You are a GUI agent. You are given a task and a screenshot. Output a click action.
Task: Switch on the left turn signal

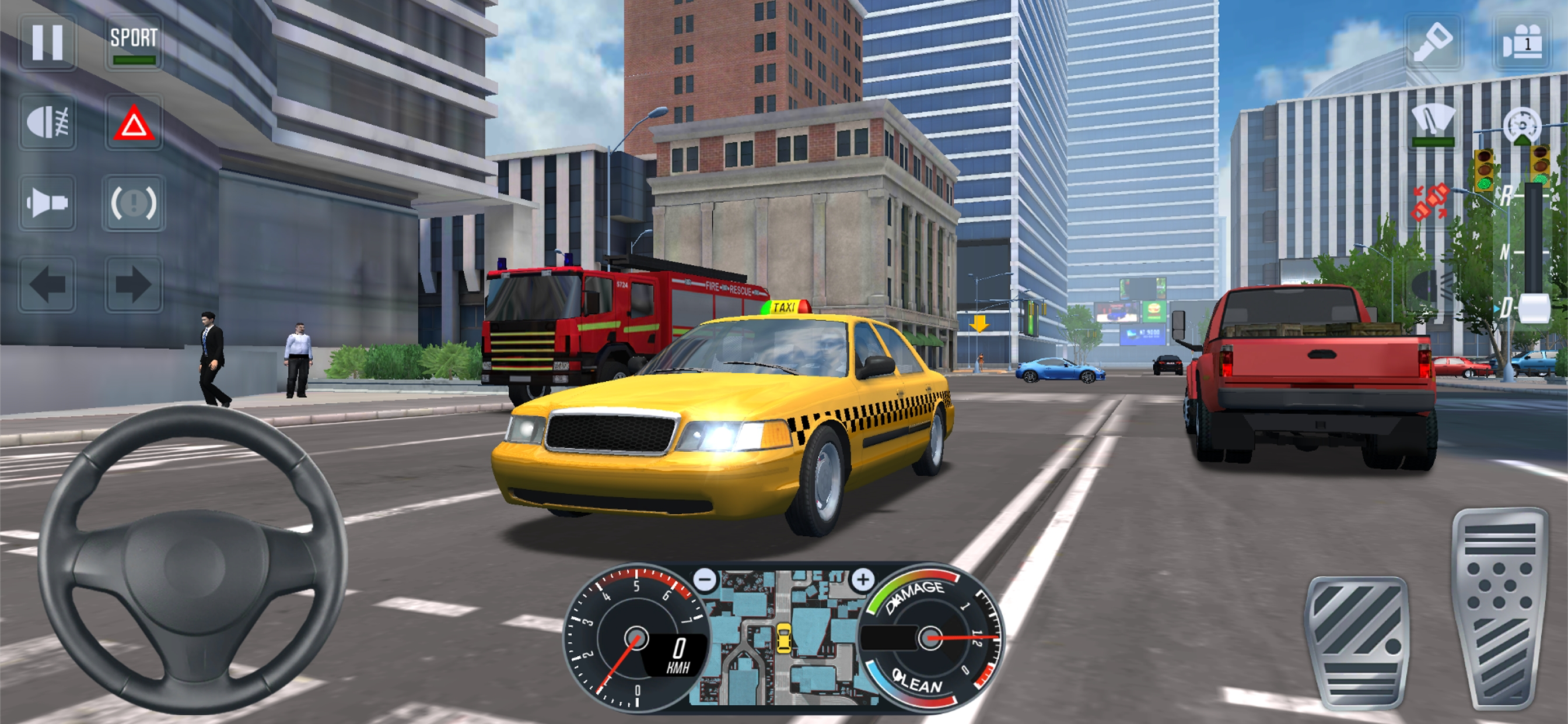click(47, 284)
